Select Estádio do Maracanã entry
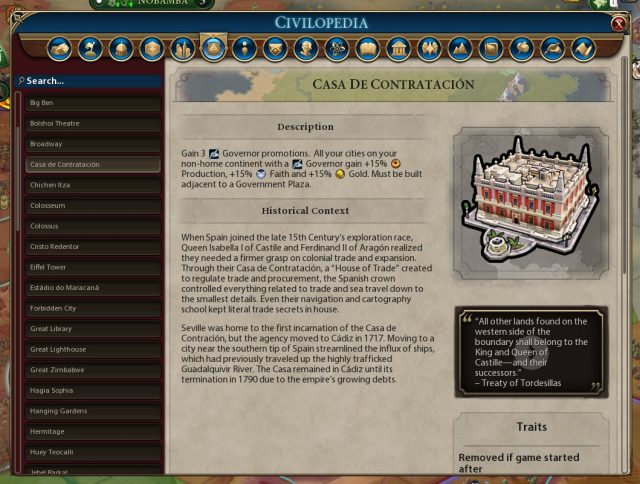The height and width of the screenshot is (484, 640). pos(92,287)
